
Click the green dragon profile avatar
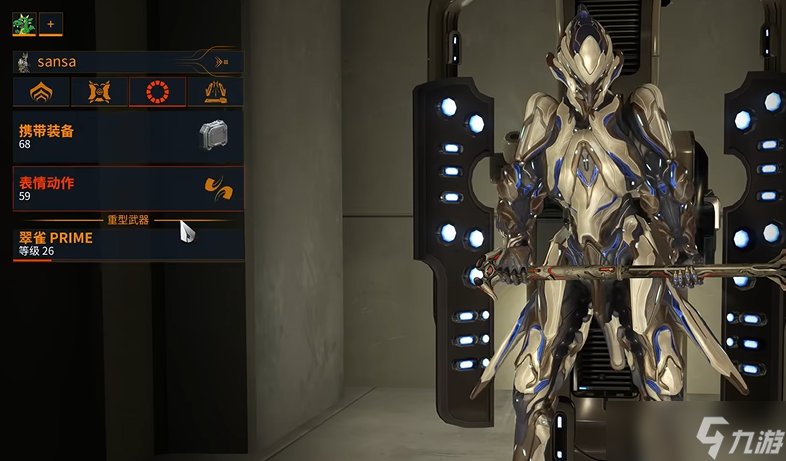pyautogui.click(x=23, y=22)
